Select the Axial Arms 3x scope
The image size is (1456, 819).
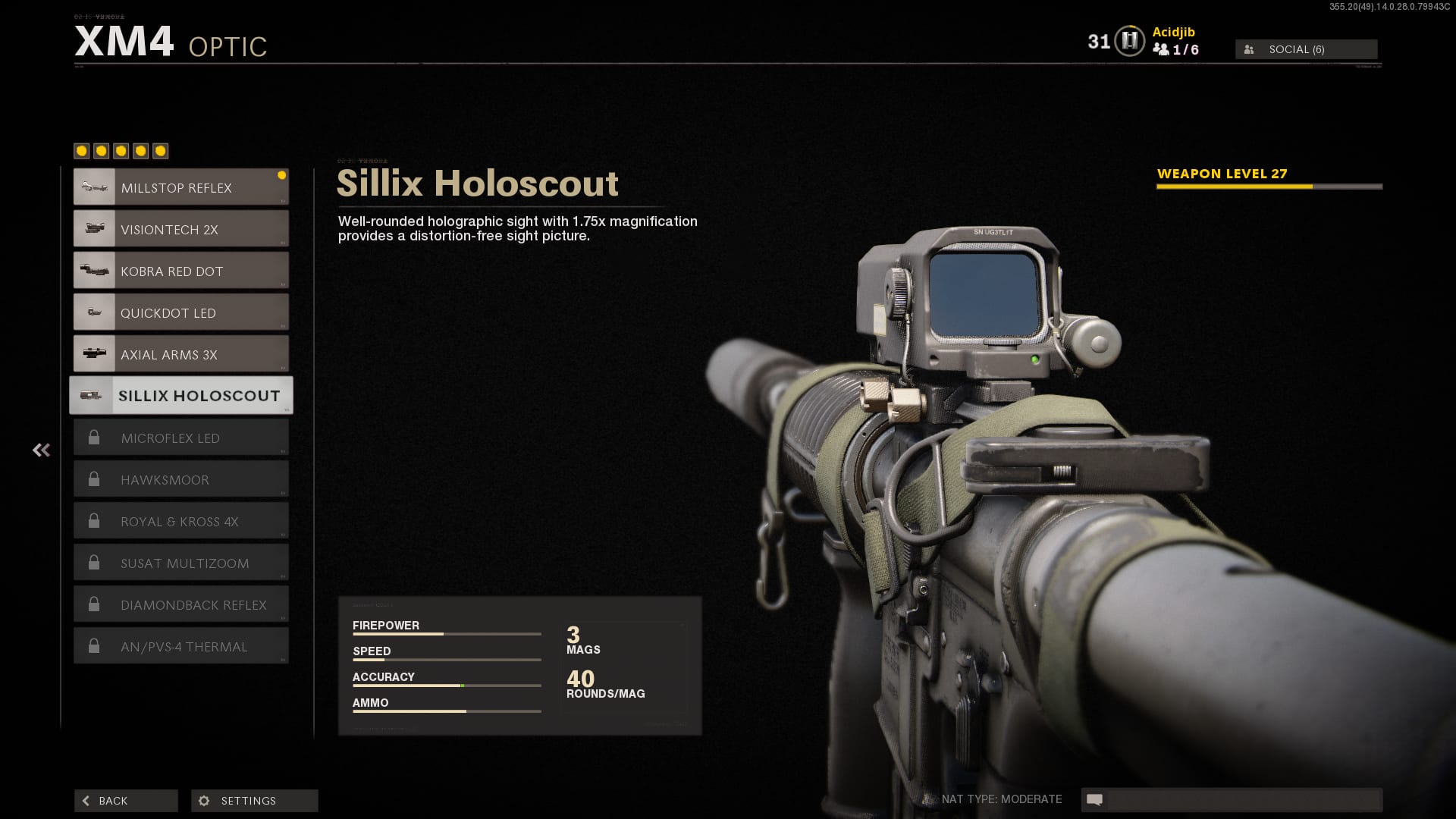pos(180,354)
